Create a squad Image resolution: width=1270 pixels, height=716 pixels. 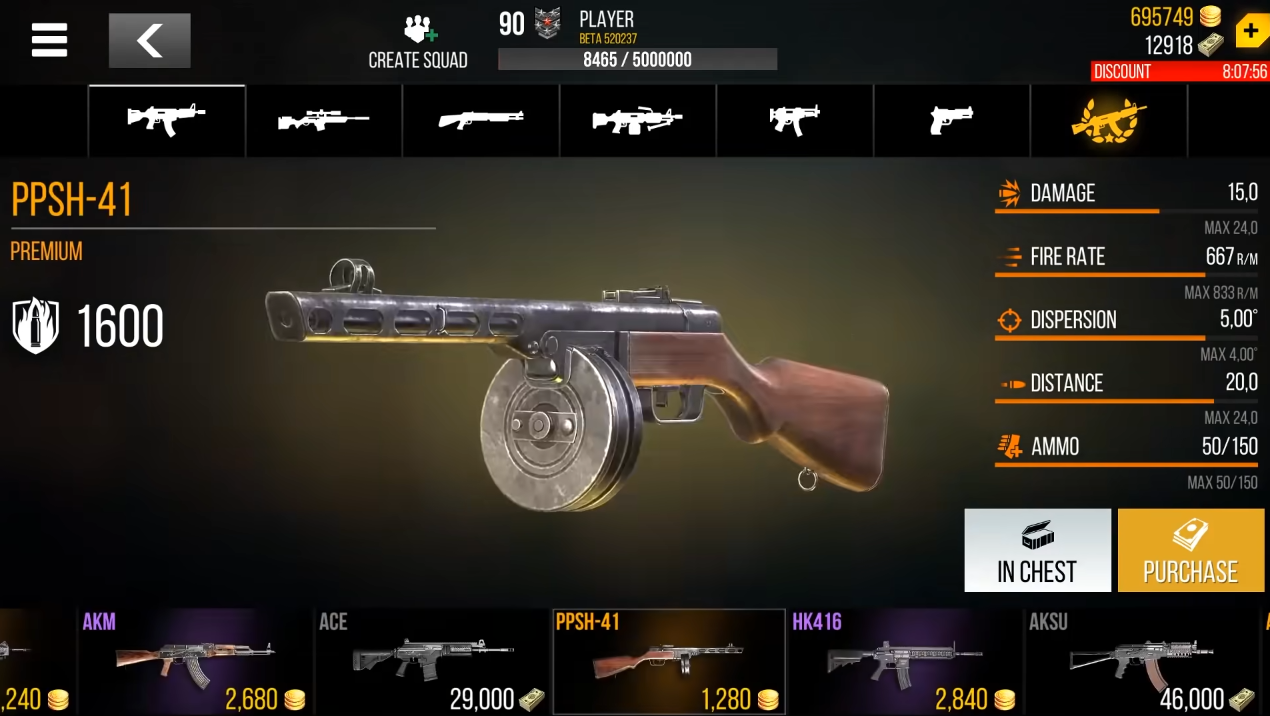pyautogui.click(x=418, y=43)
